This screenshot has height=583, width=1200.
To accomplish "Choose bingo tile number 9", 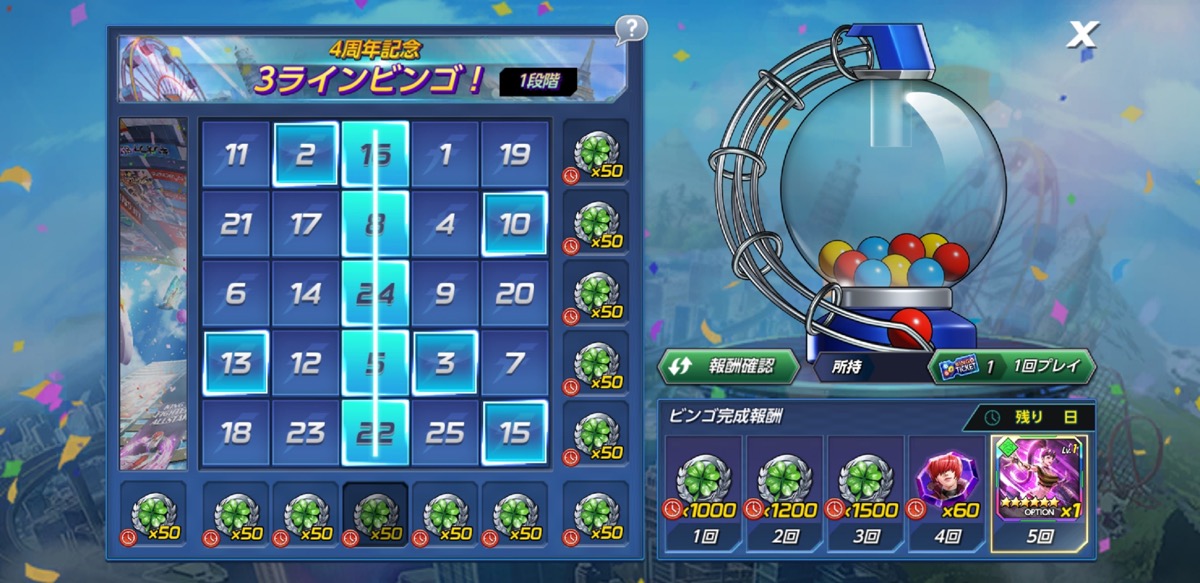I will click(445, 294).
